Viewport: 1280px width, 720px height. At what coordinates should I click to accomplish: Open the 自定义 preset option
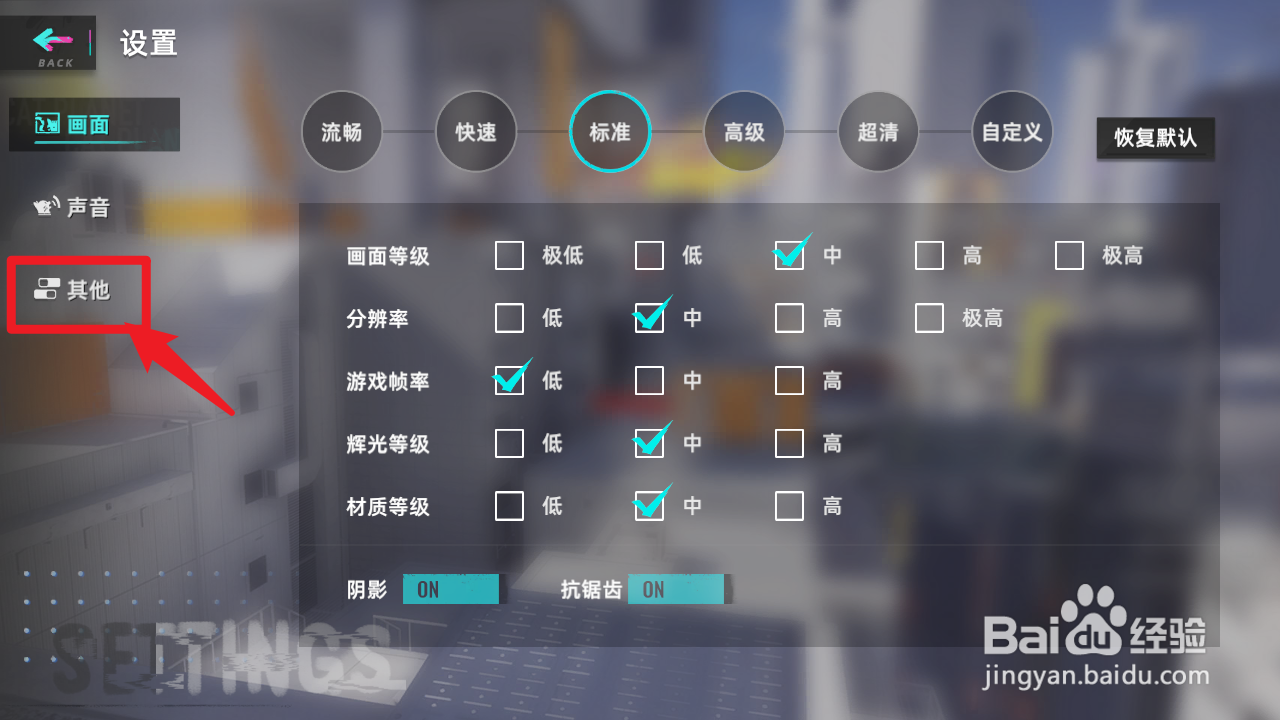1012,131
